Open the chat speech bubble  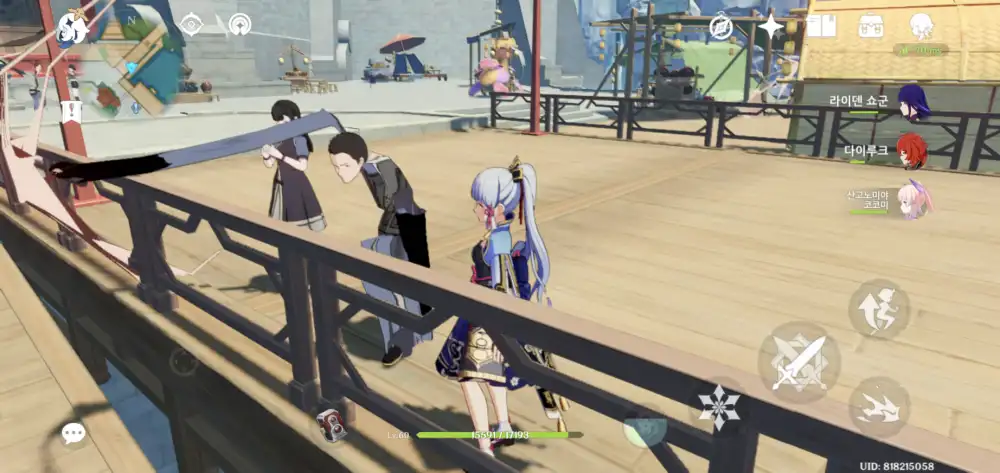coord(74,433)
